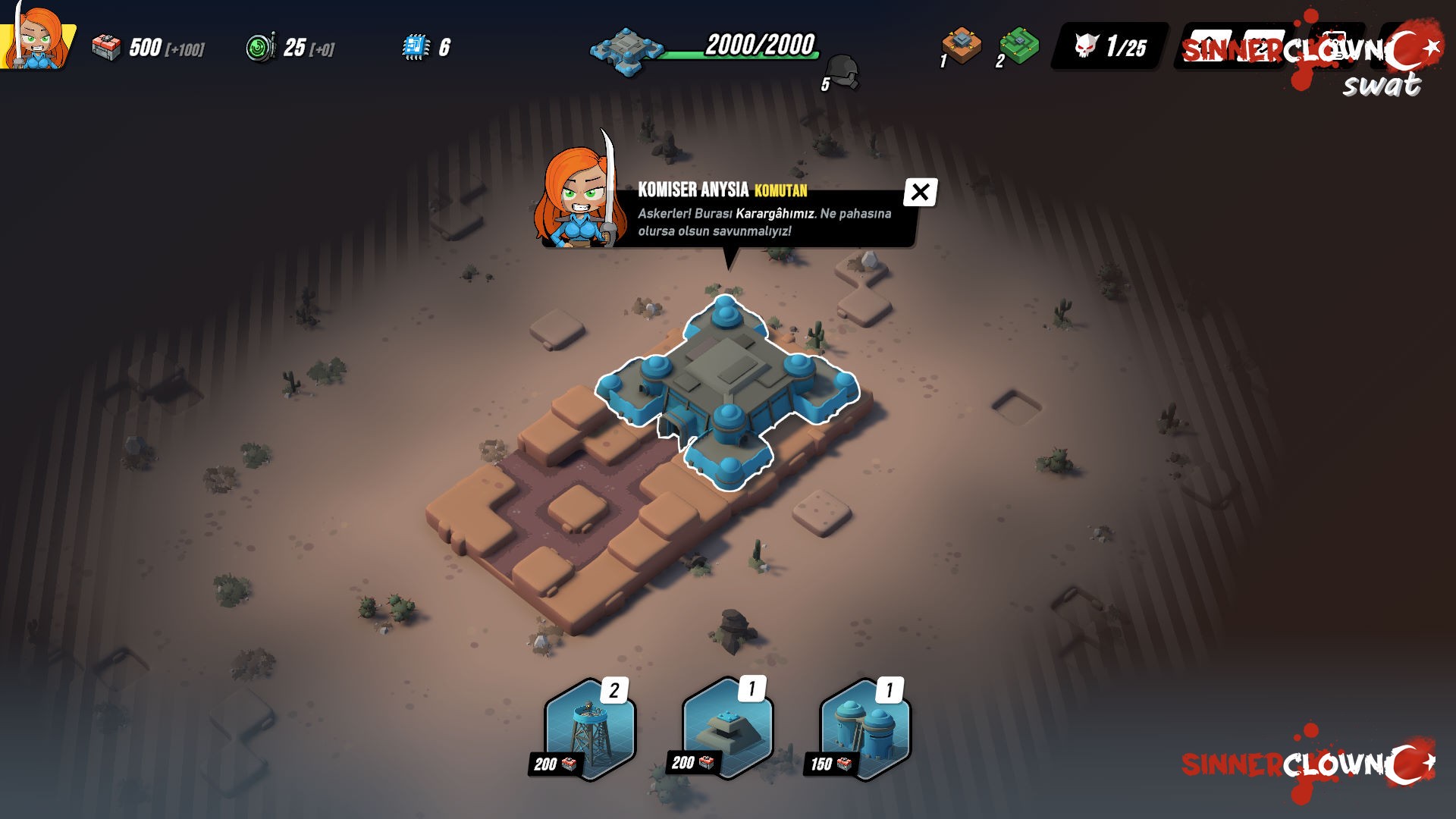Open the commander portrait in the corner

coord(36,36)
